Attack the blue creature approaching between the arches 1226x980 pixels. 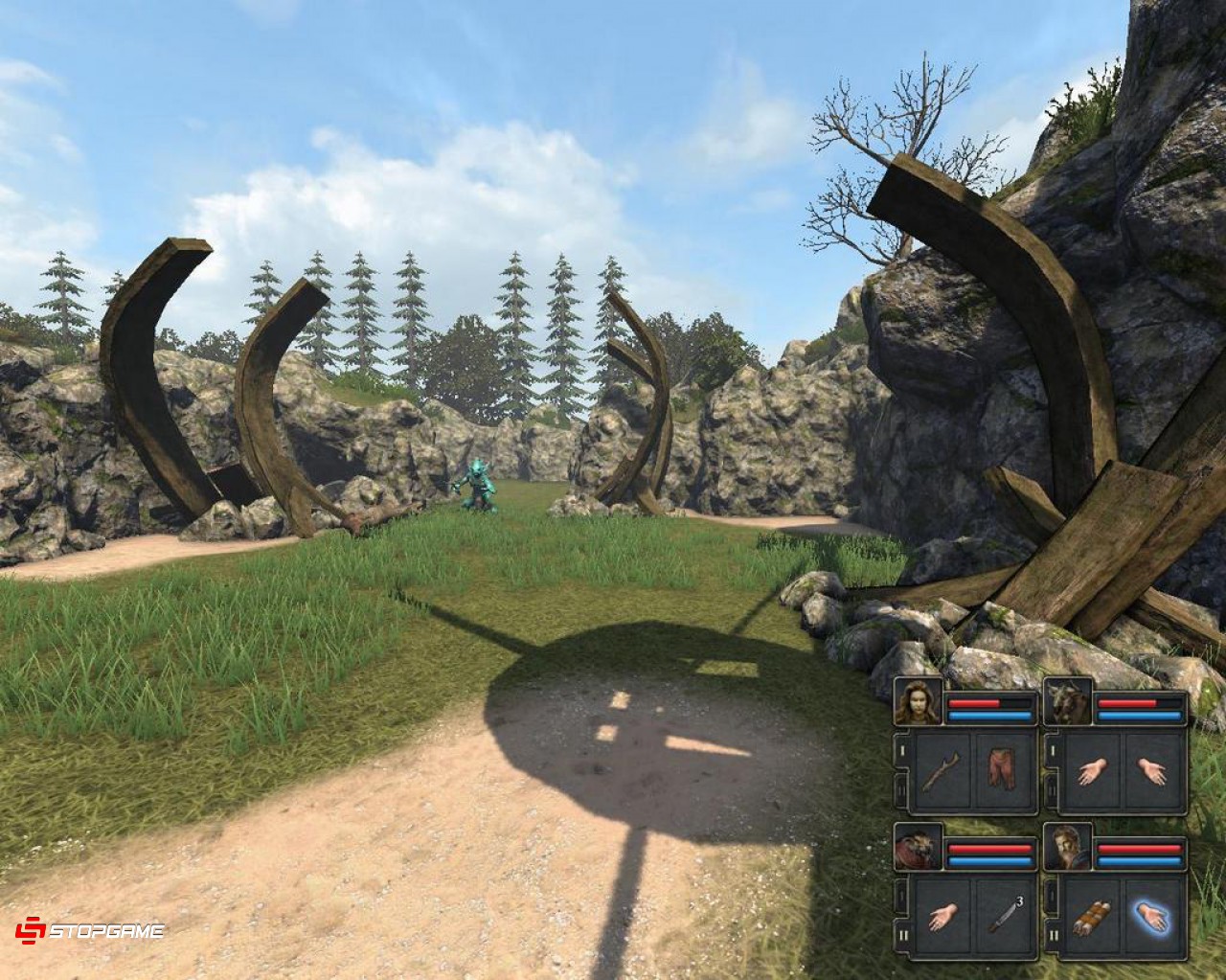[477, 489]
